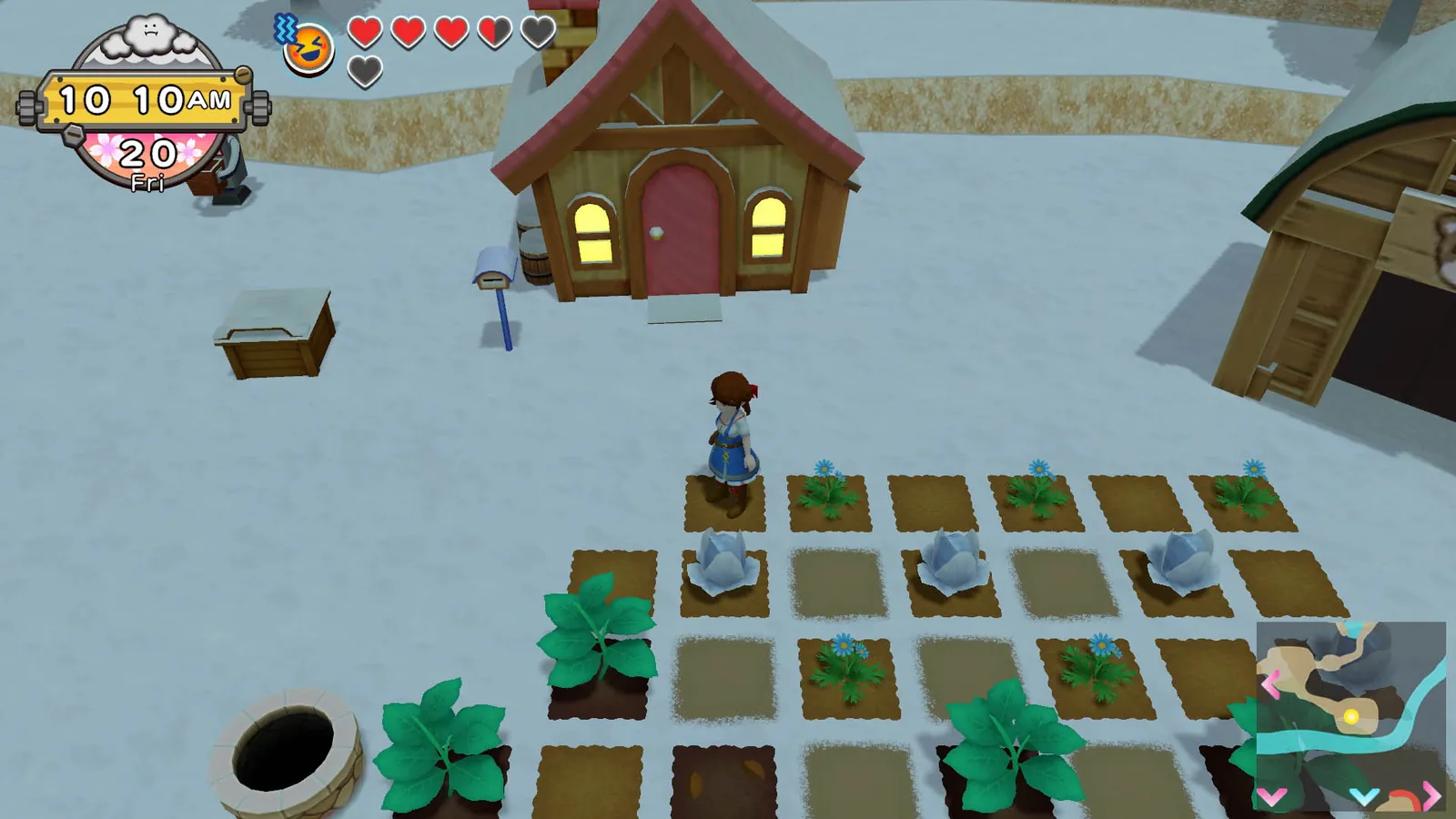Click the pink right chevron on the minimap
Image resolution: width=1456 pixels, height=819 pixels.
(1431, 795)
